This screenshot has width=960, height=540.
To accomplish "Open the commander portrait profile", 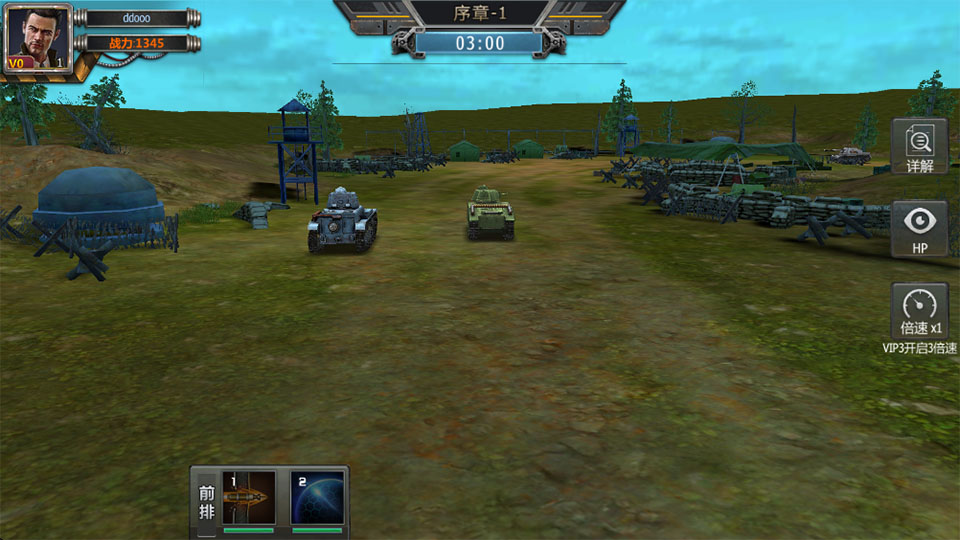I will click(x=37, y=36).
